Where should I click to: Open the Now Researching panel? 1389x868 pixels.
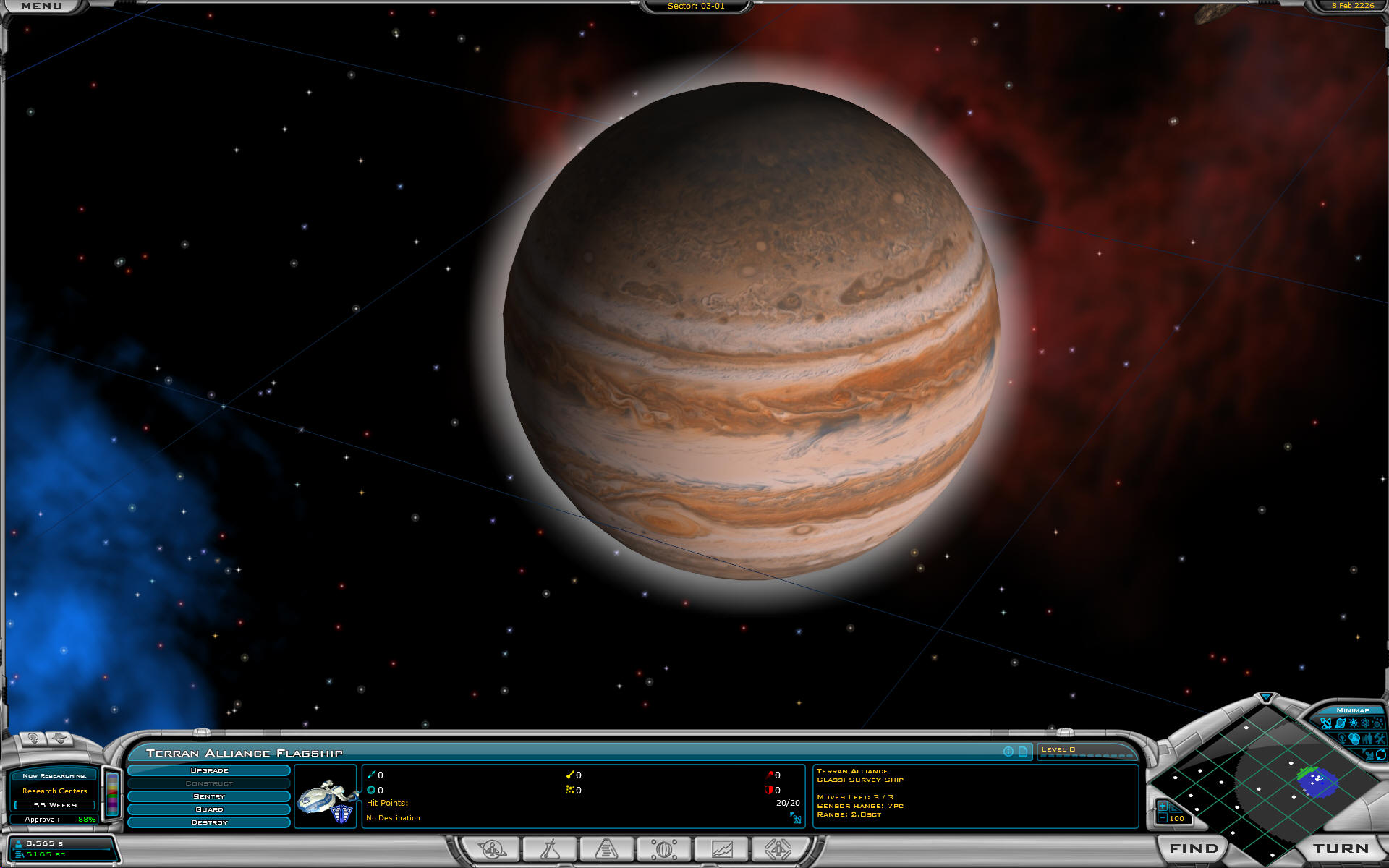pyautogui.click(x=54, y=791)
